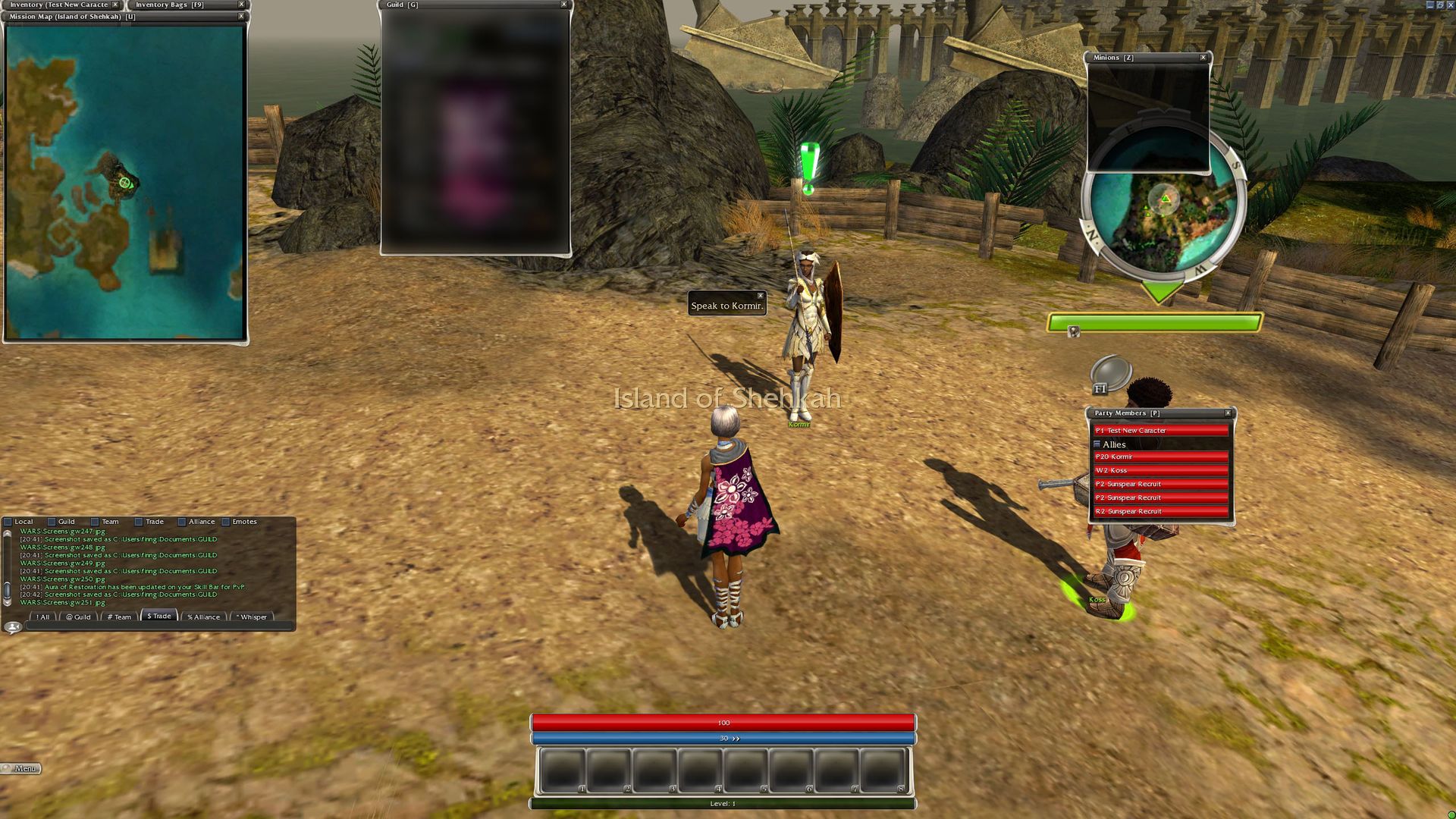Open the Menu button
Image resolution: width=1456 pixels, height=819 pixels.
[x=21, y=768]
